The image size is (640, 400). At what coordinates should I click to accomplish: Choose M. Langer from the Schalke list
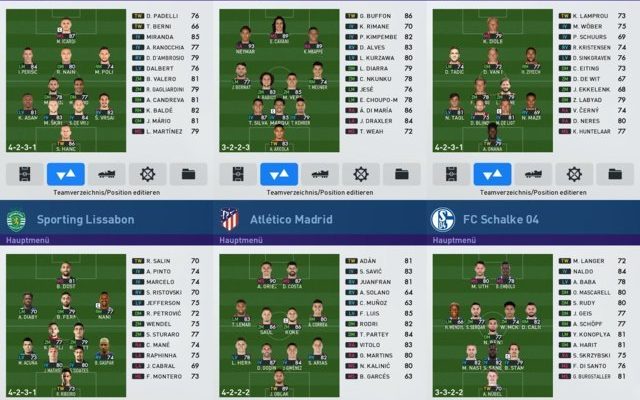[592, 260]
